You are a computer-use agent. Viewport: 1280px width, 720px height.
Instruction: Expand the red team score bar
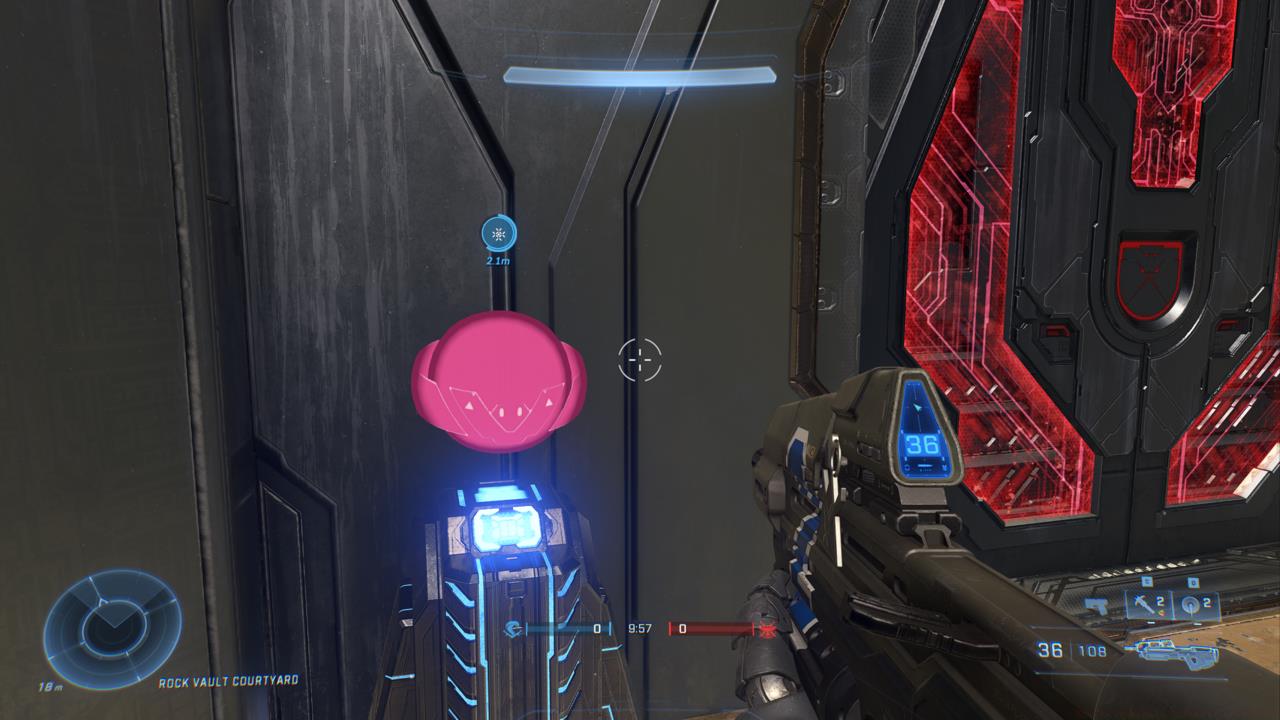coord(710,629)
